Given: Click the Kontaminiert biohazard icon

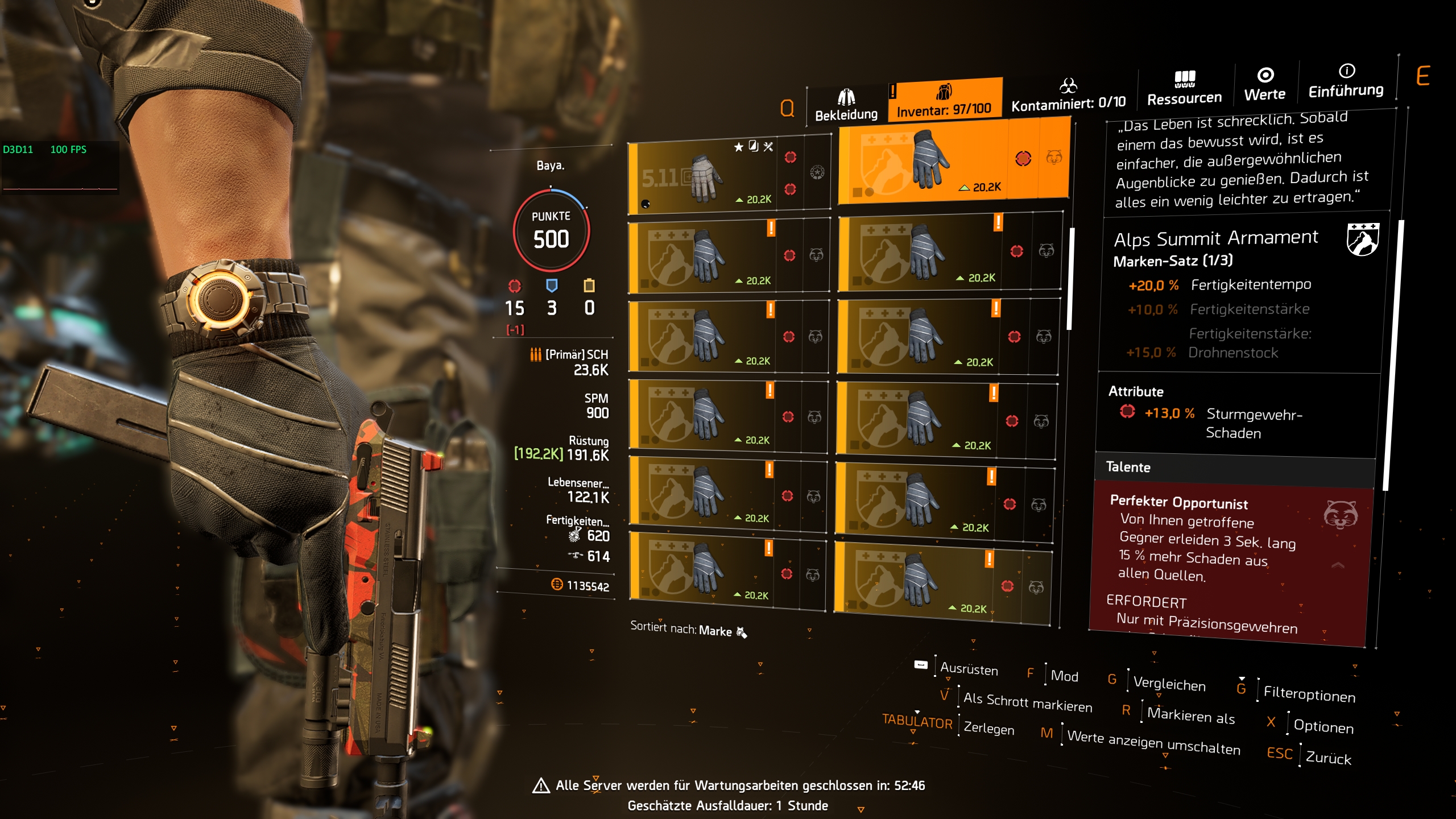Looking at the screenshot, I should [1068, 86].
